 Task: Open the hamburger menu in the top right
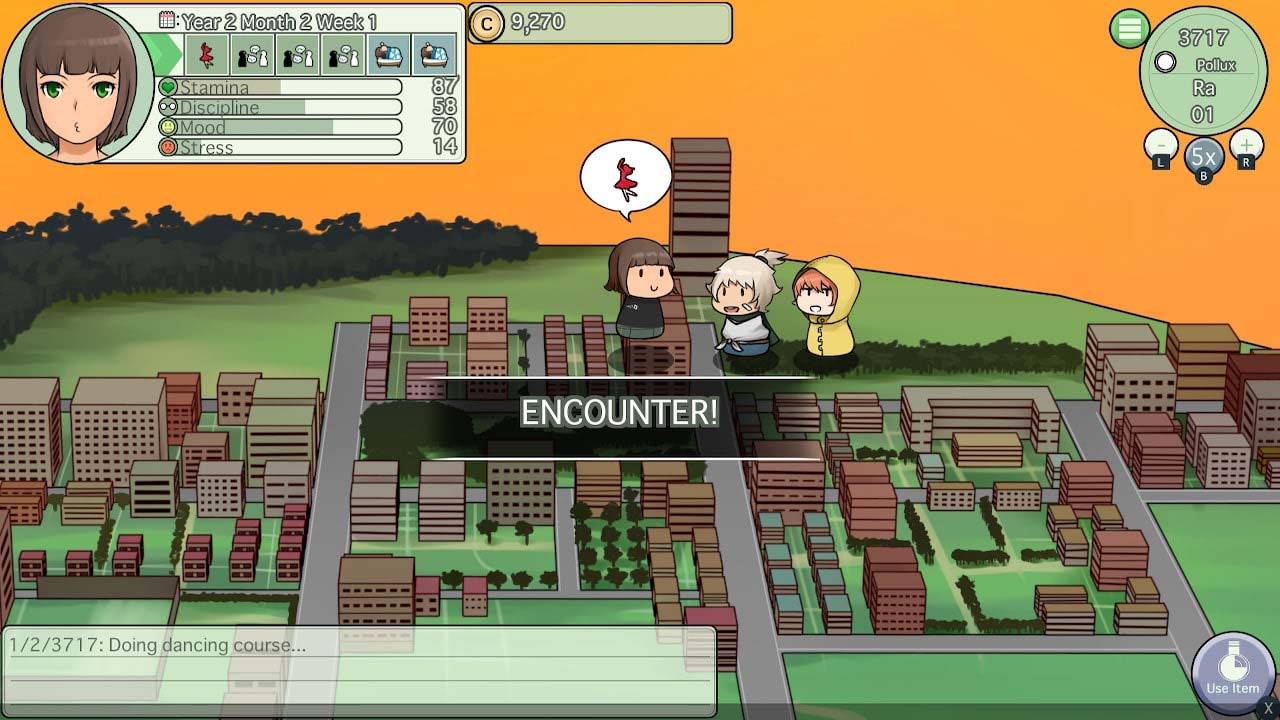(x=1130, y=29)
